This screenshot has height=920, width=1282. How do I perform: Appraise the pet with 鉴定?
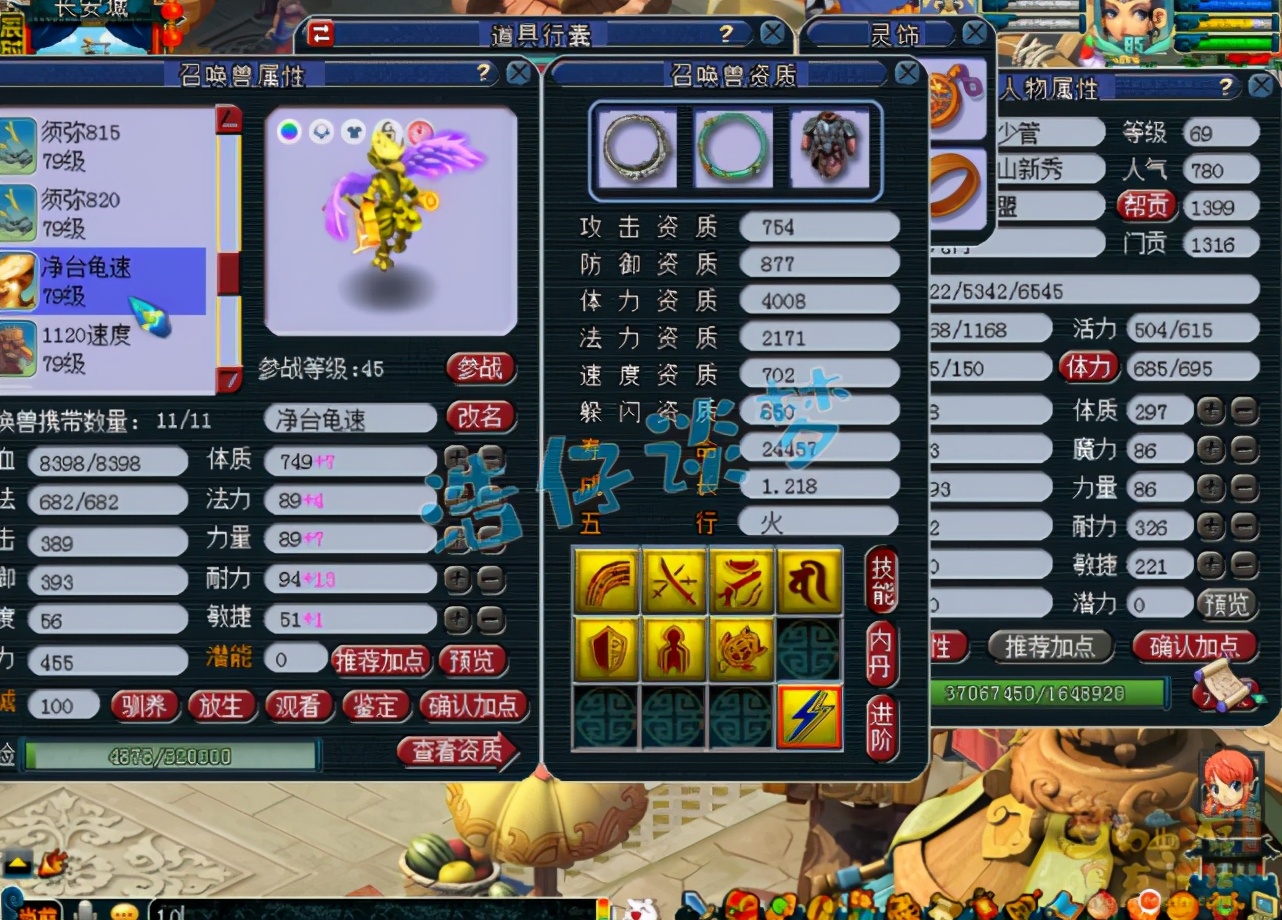(376, 706)
